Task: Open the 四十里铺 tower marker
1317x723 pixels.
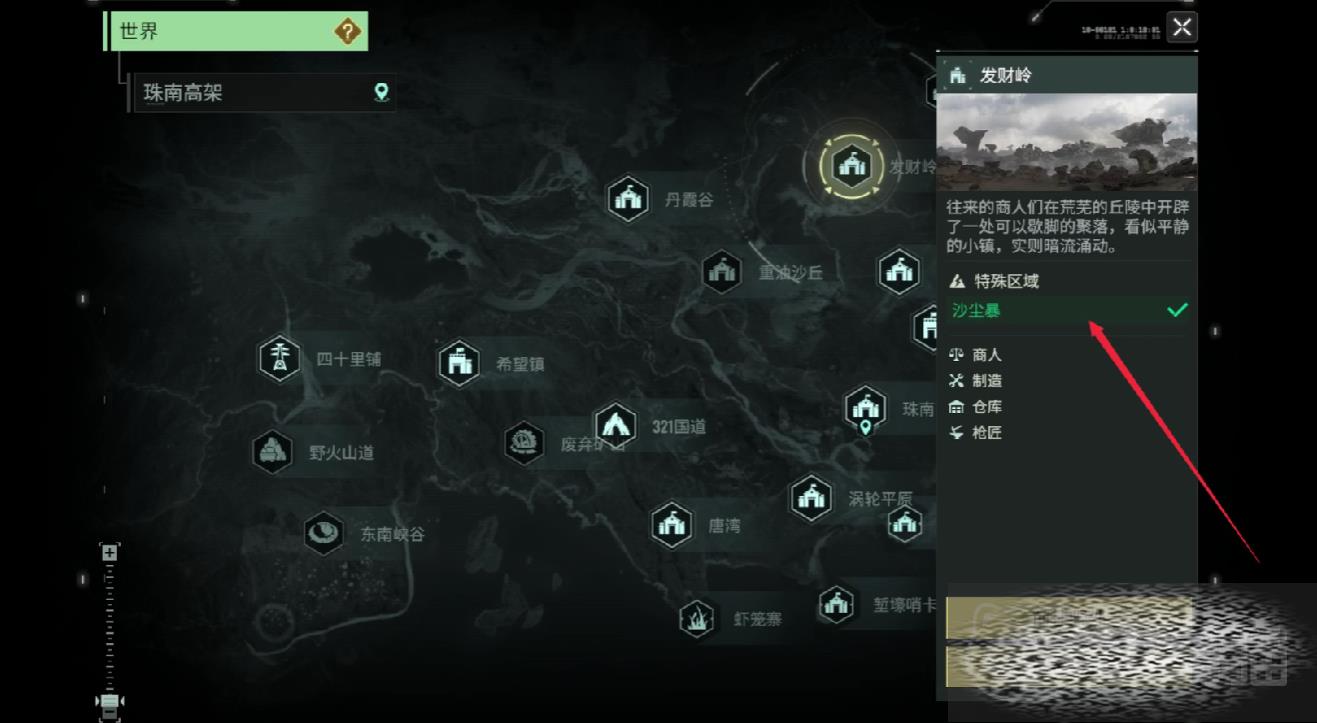Action: pyautogui.click(x=280, y=359)
